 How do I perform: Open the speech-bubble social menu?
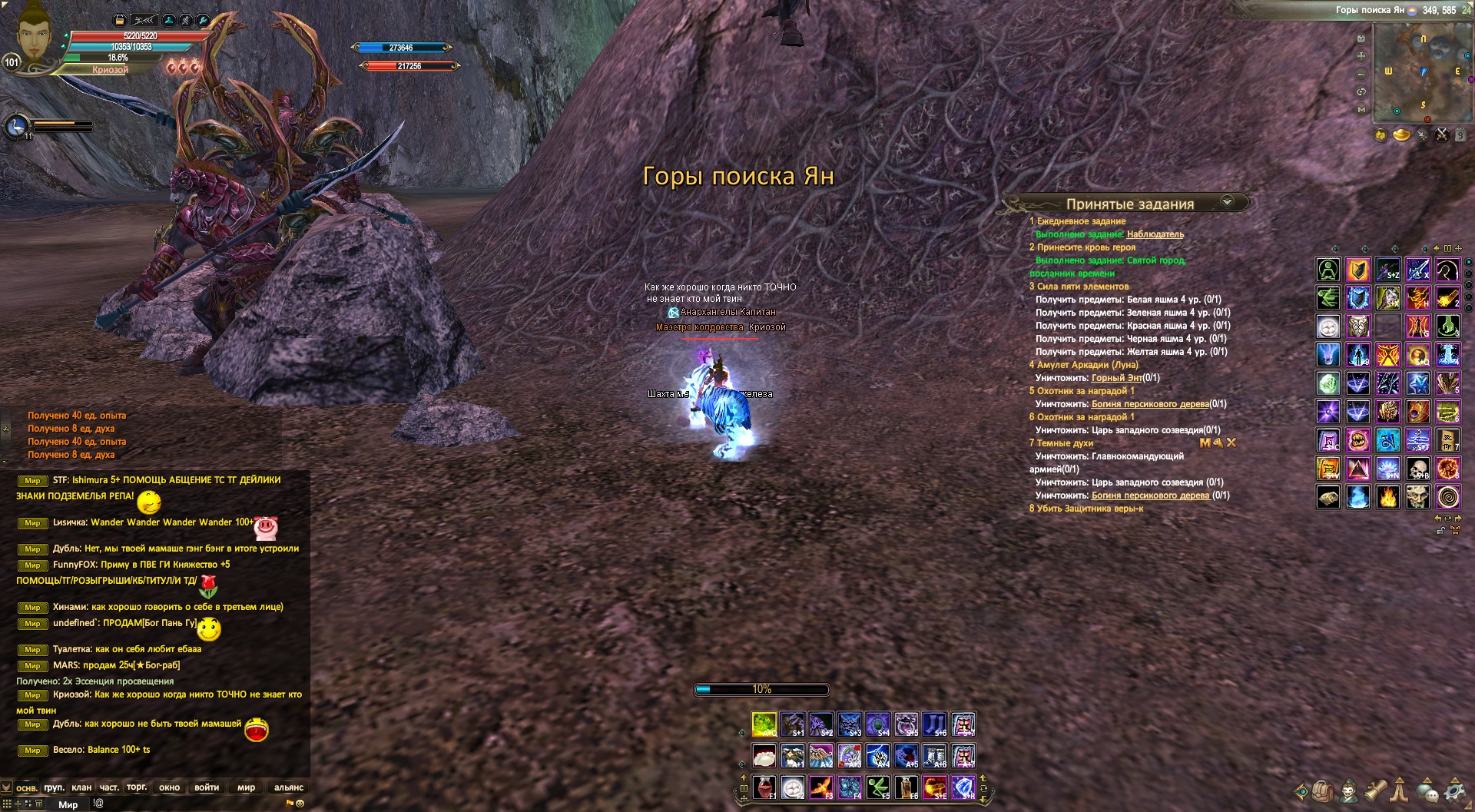[1427, 790]
